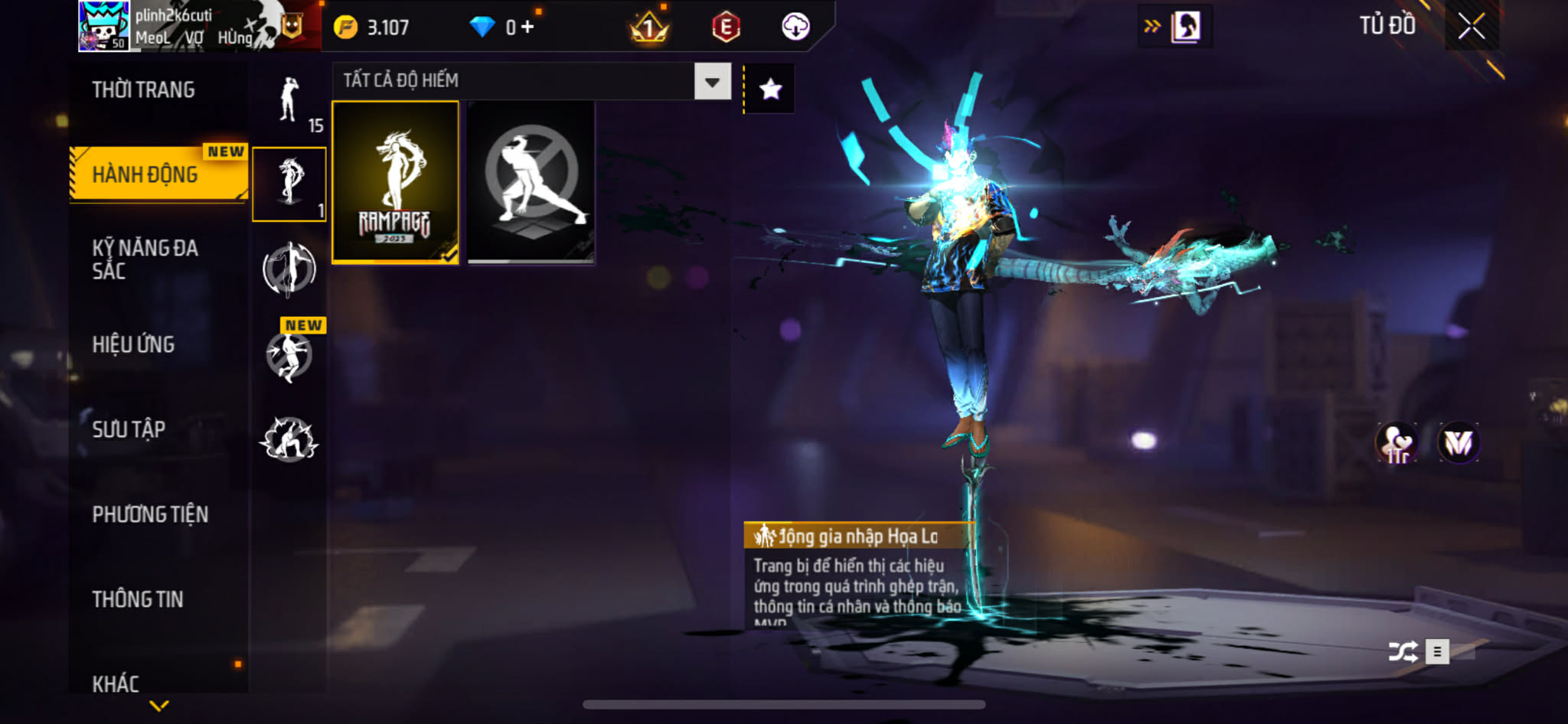Viewport: 1568px width, 724px height.
Task: Show the Thông Tin section
Action: coord(138,599)
